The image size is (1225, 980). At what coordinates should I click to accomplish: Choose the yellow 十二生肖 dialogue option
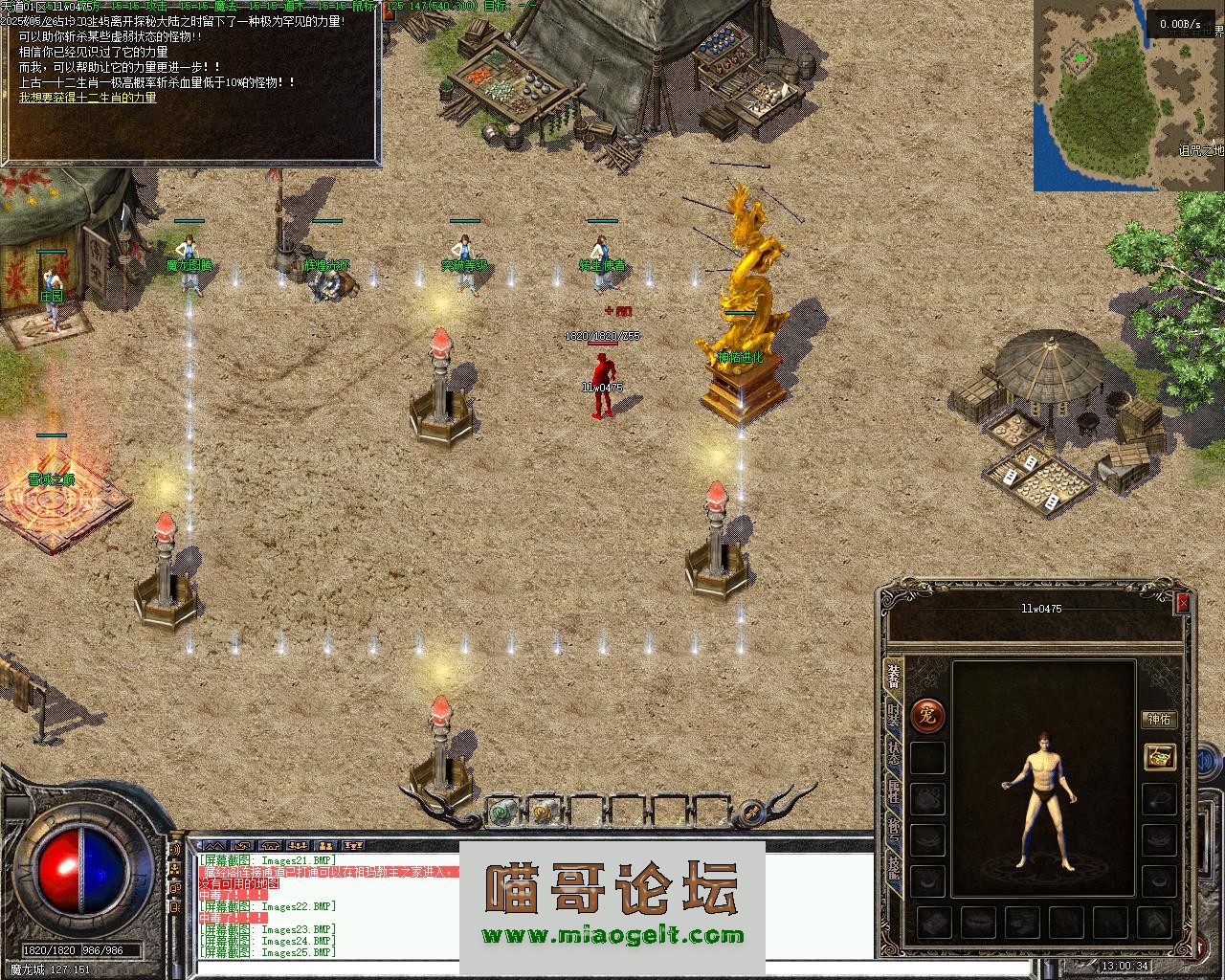point(88,98)
